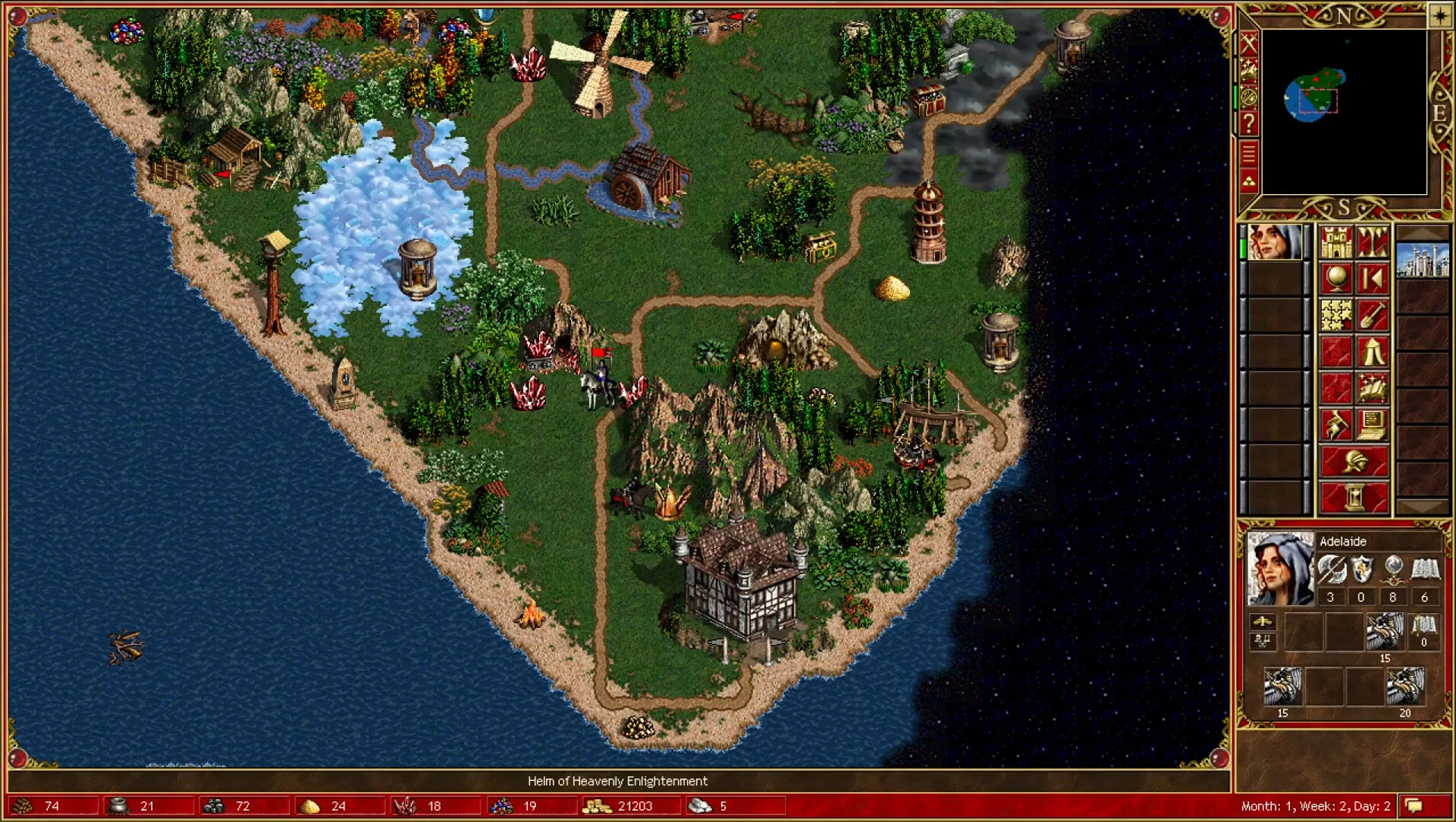Open the HD mod list menu beside minimap
The height and width of the screenshot is (822, 1456).
(x=1248, y=152)
